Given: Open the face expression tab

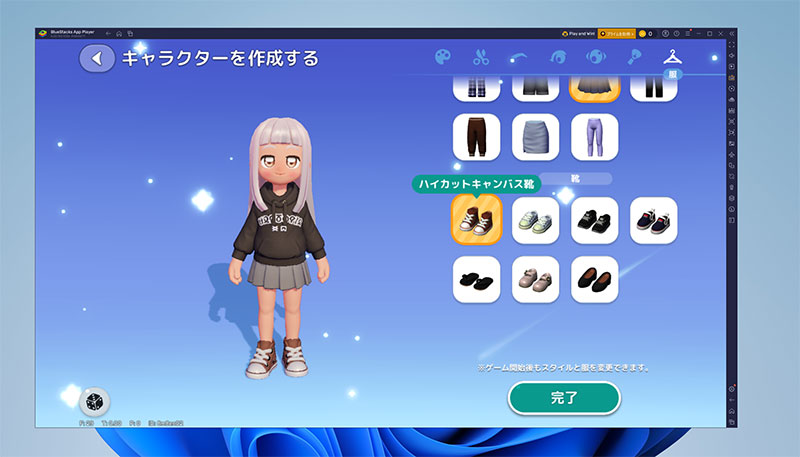Looking at the screenshot, I should (x=595, y=57).
